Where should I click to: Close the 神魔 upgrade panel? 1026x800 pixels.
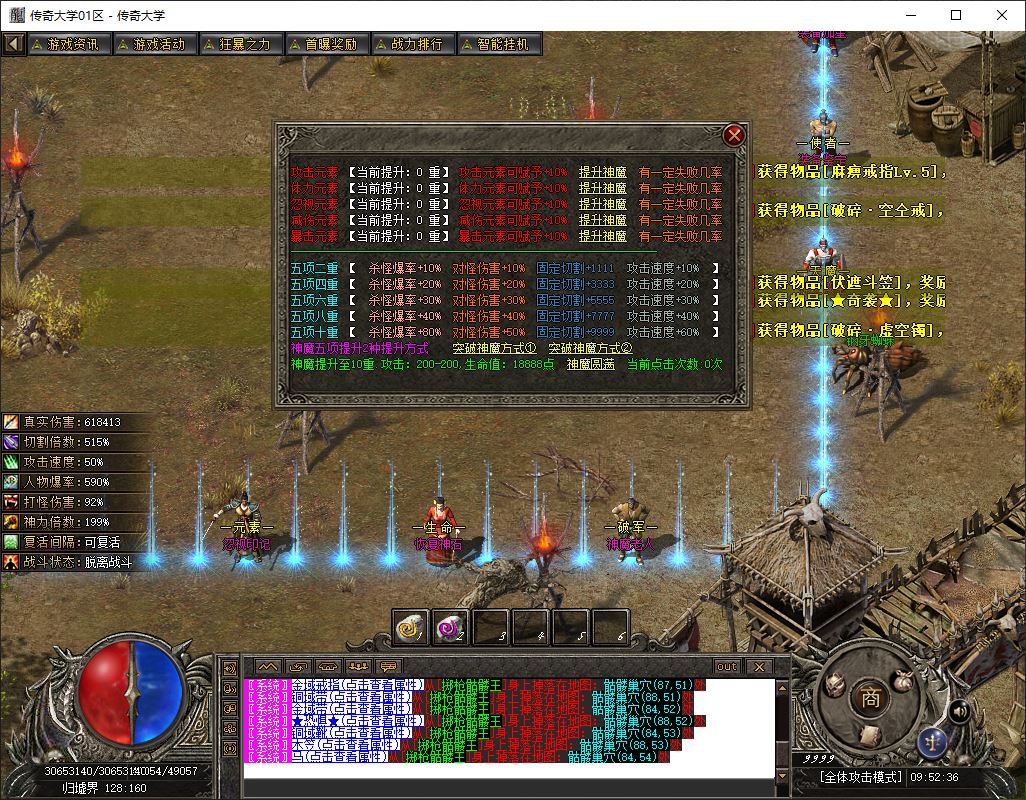click(x=734, y=135)
